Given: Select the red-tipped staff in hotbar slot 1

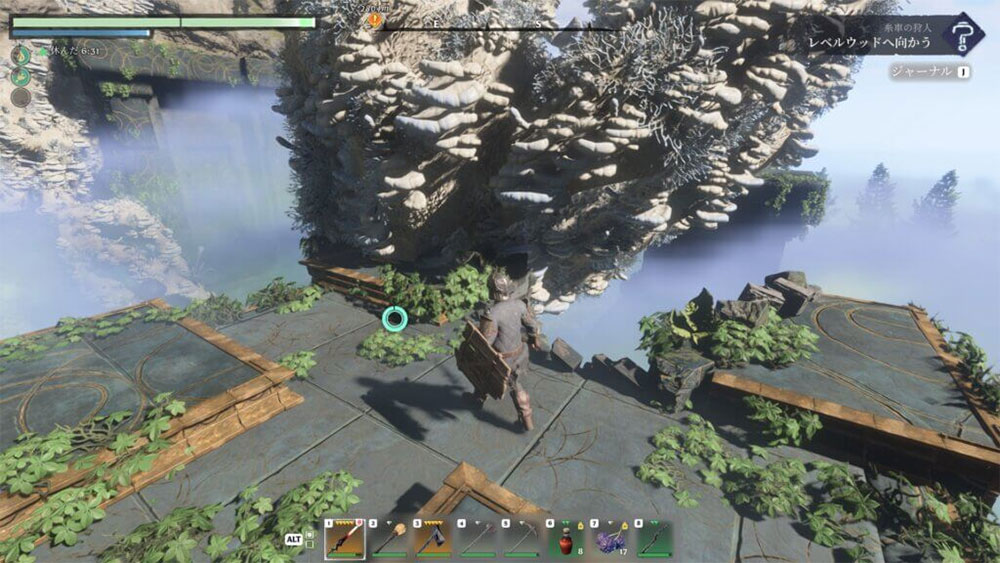Looking at the screenshot, I should pyautogui.click(x=345, y=538).
